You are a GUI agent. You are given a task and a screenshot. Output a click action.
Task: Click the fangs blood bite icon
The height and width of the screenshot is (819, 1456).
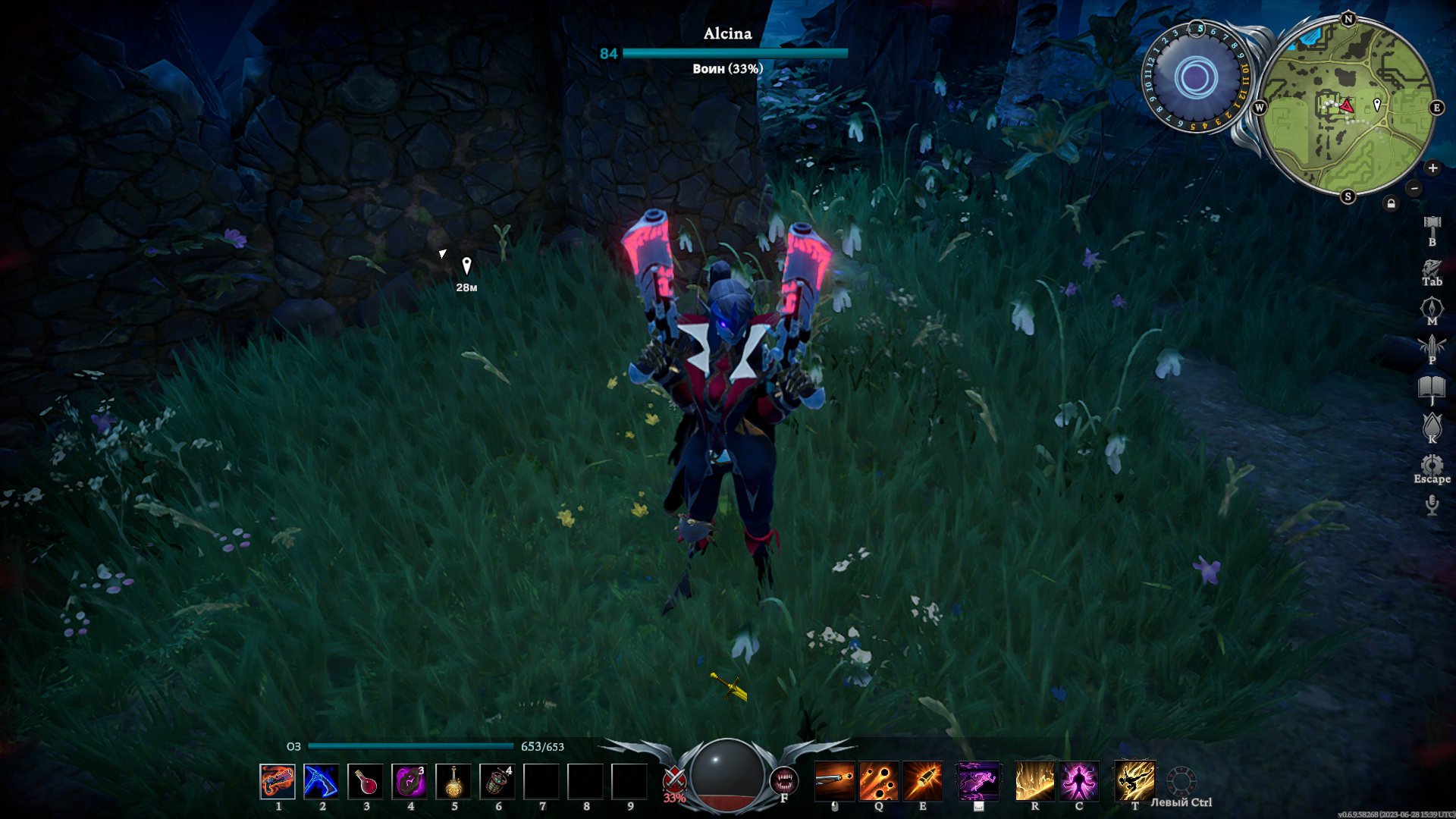click(784, 780)
